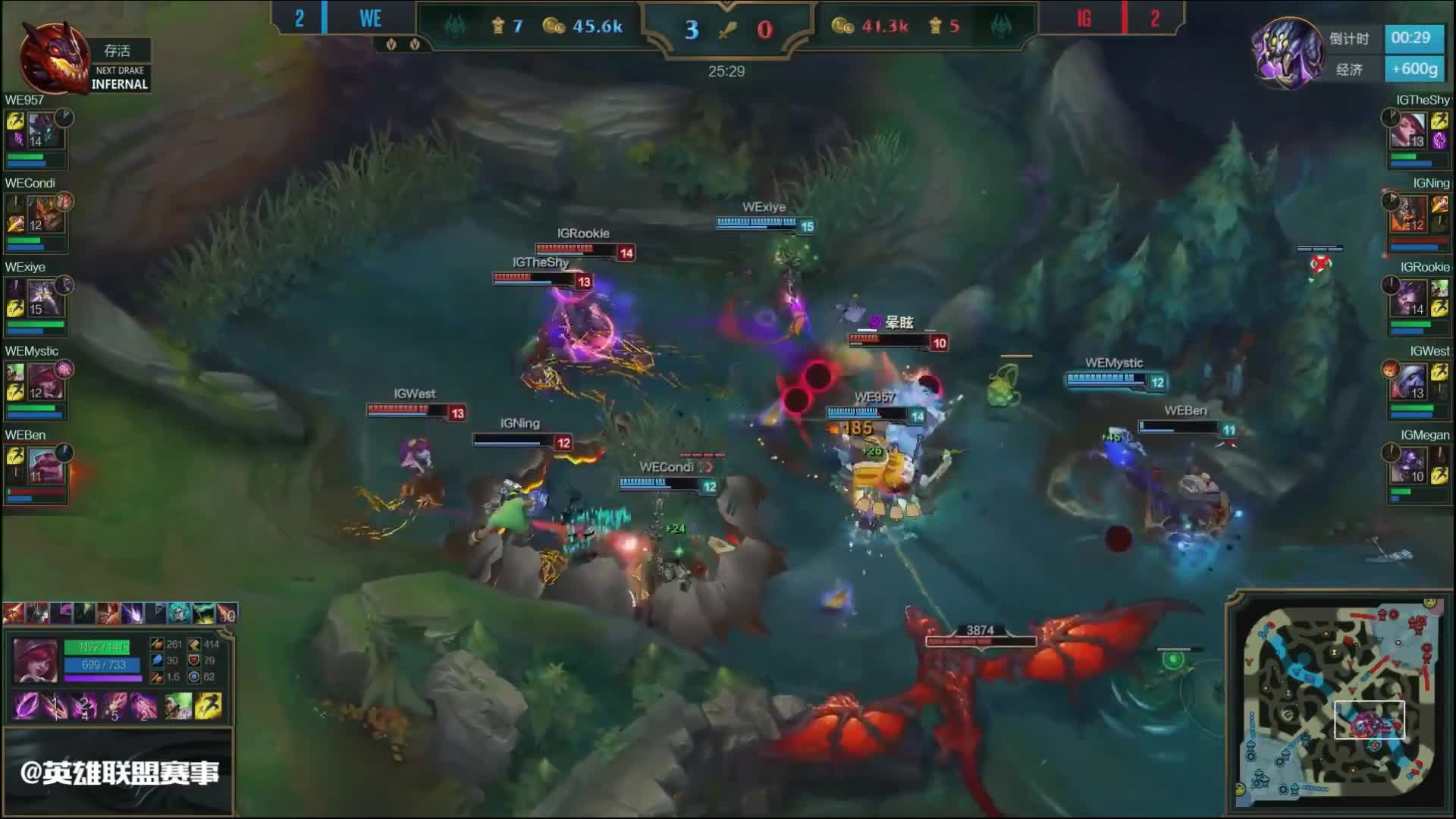Click the selected champion's large portrait
The image size is (1456, 819).
[x=36, y=661]
